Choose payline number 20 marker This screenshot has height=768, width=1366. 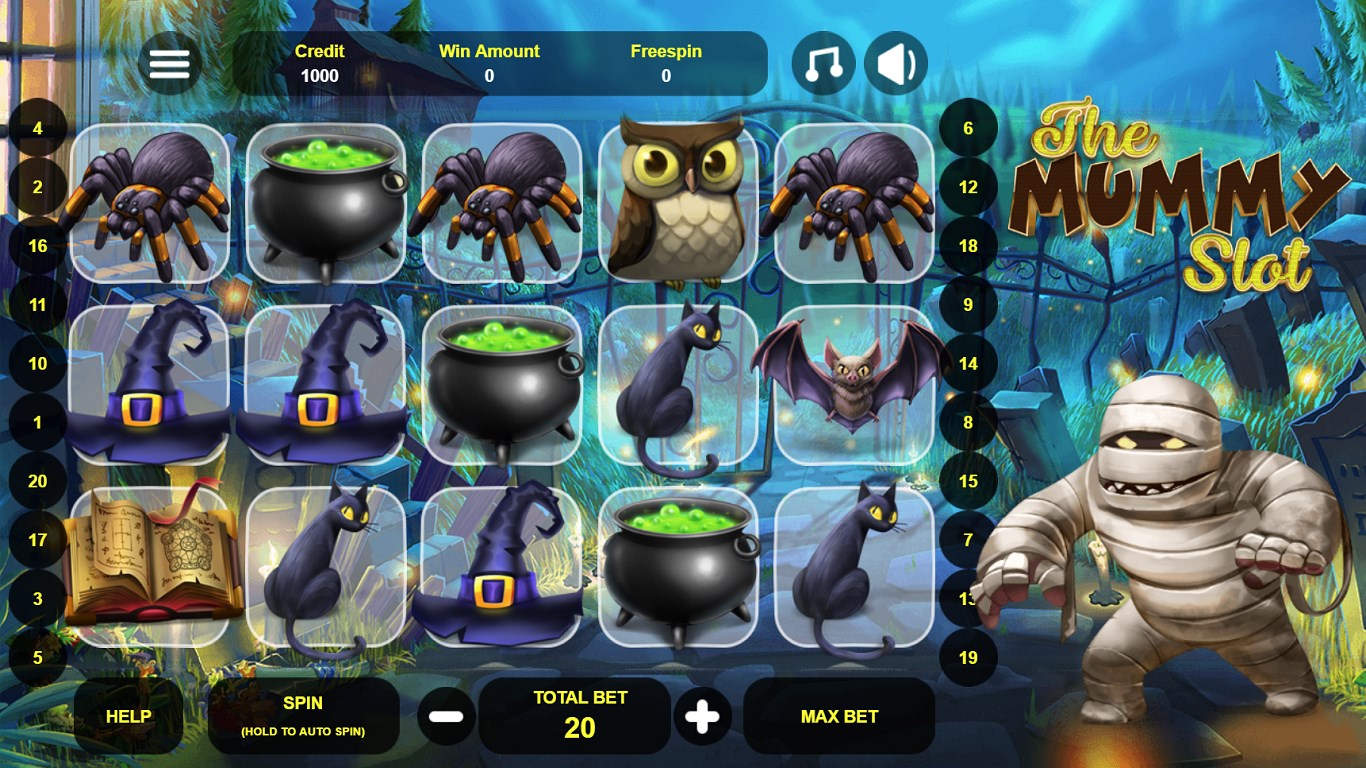tap(38, 481)
